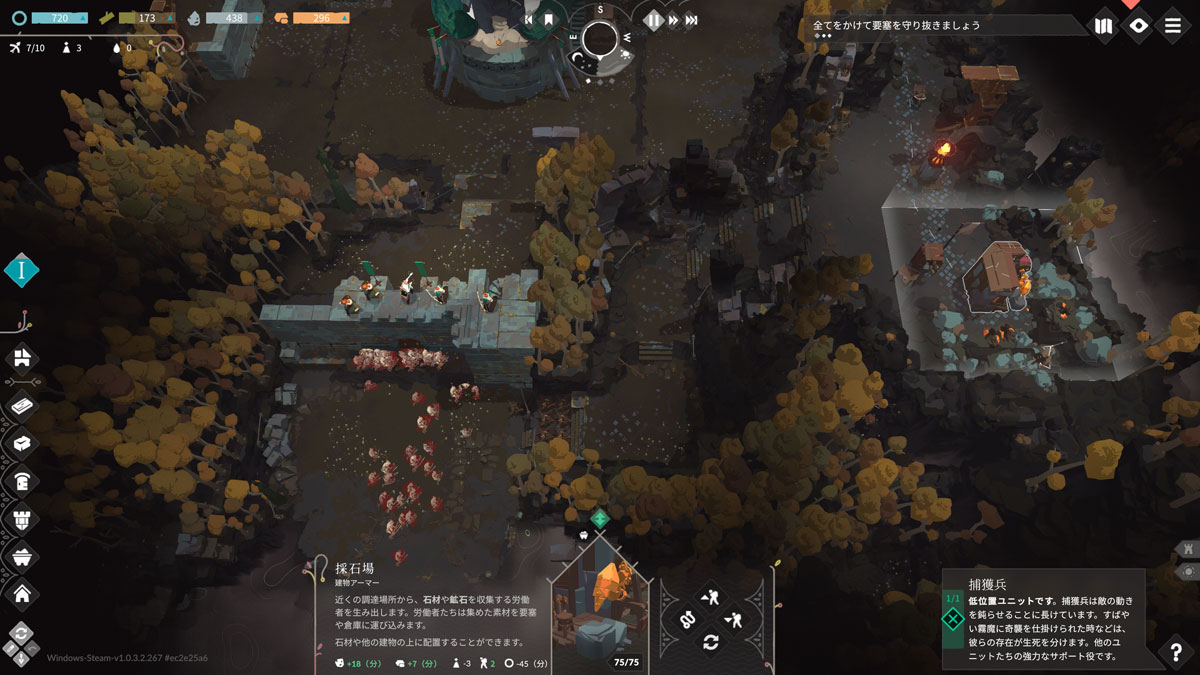Set game speed to fast forward

click(673, 20)
